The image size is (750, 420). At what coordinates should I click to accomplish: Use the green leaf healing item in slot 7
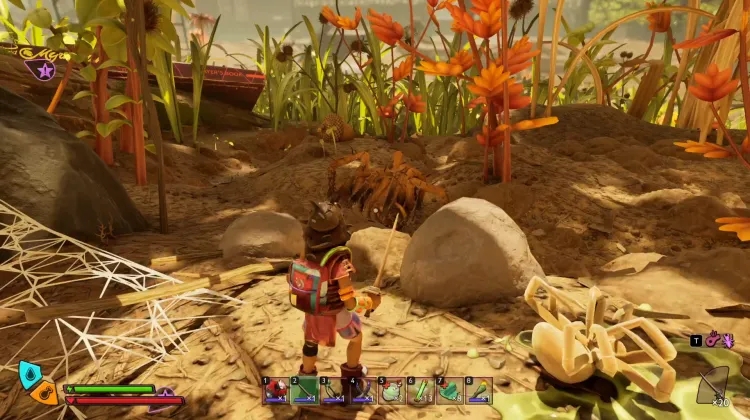[x=450, y=390]
